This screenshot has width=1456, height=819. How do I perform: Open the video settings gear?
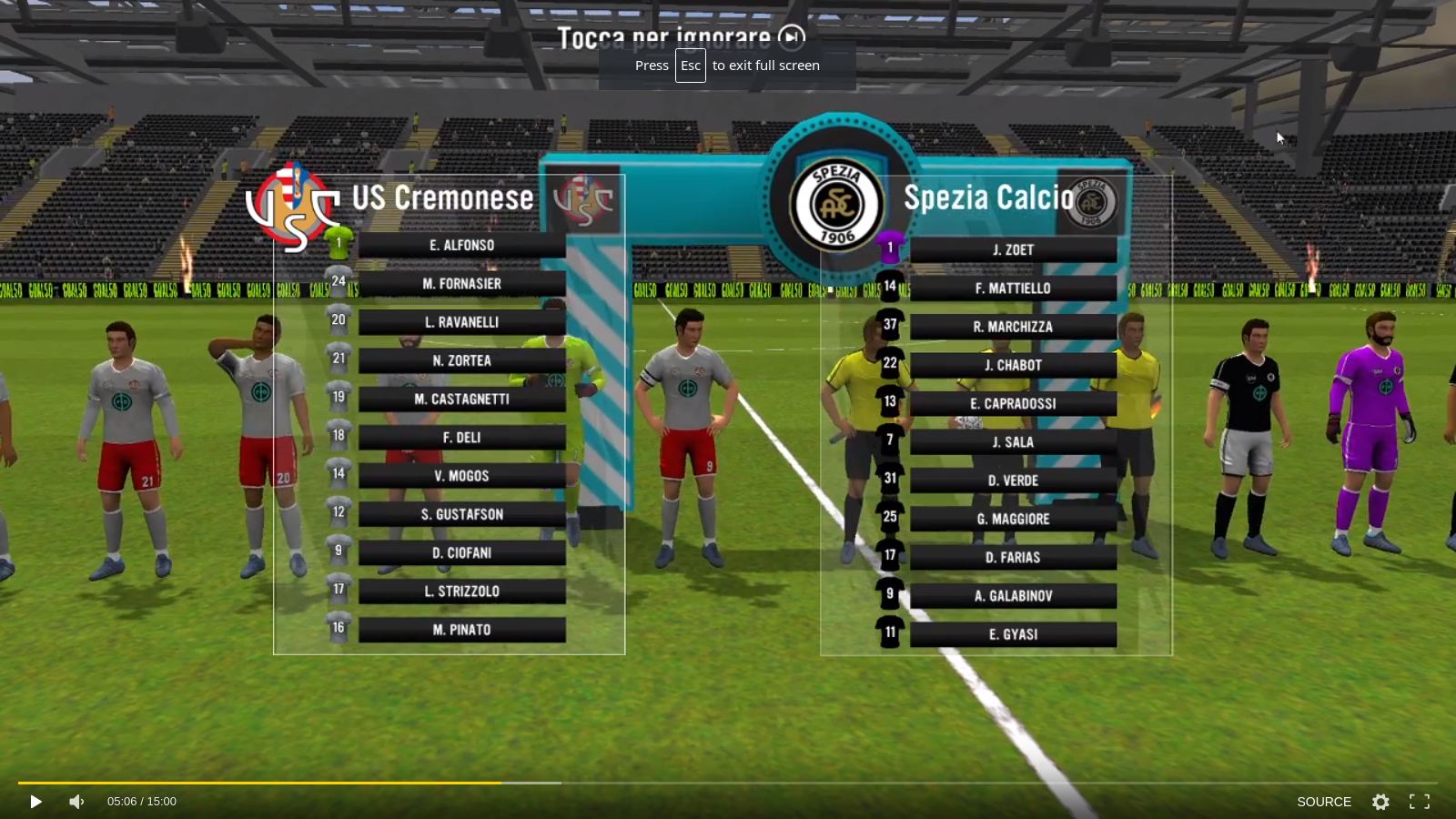pos(1380,802)
